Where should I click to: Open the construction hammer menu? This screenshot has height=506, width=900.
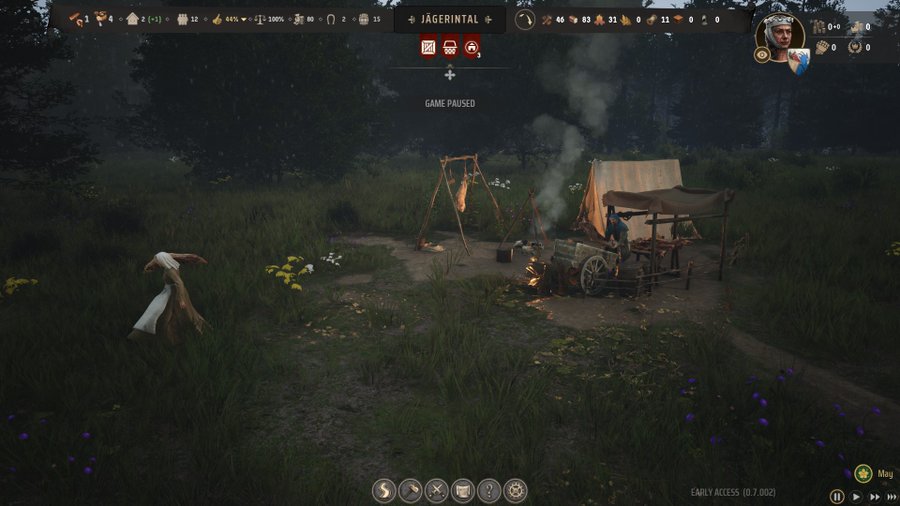[411, 491]
